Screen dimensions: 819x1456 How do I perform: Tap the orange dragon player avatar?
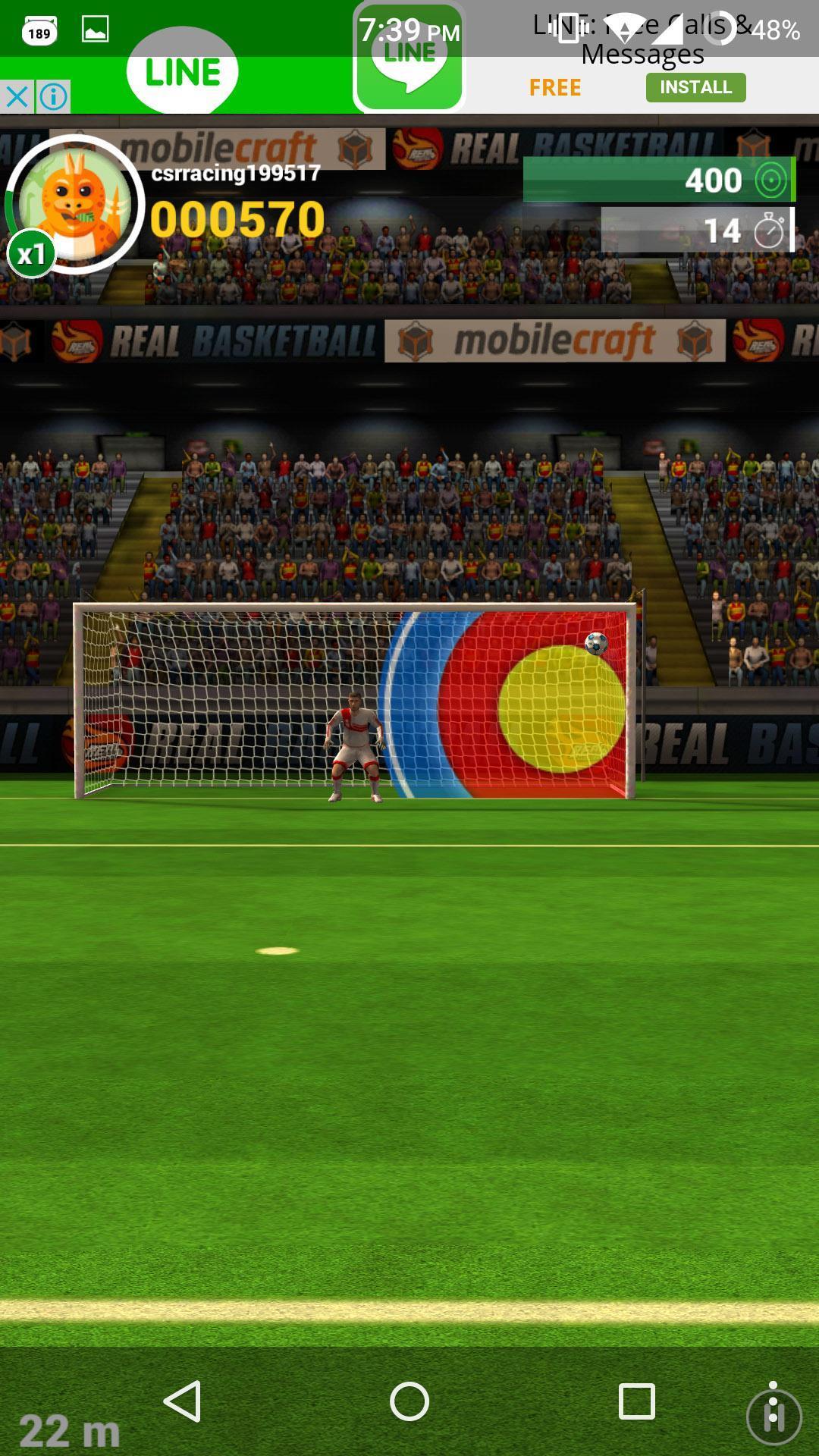click(x=76, y=203)
